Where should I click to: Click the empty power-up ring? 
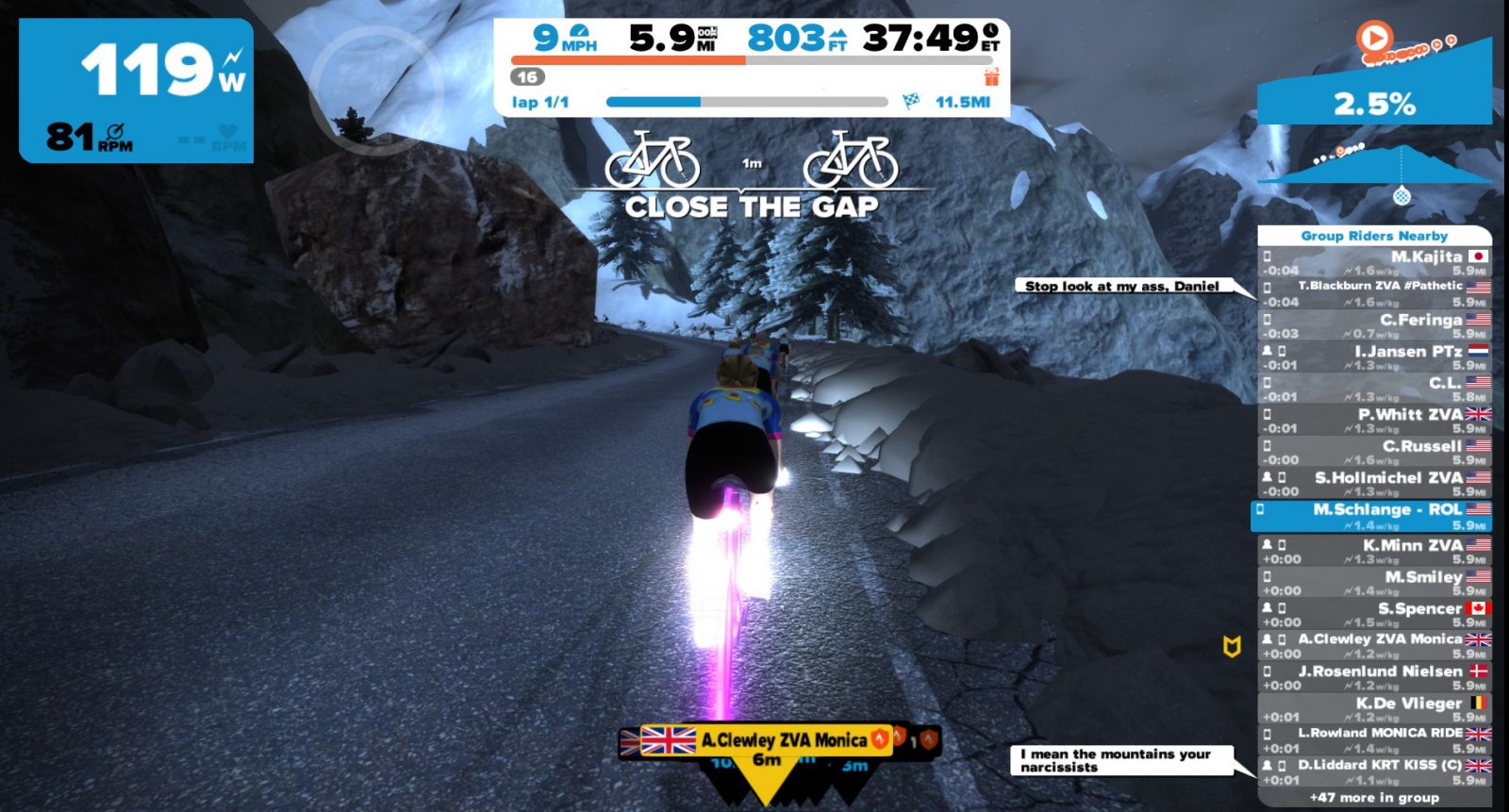pos(375,90)
